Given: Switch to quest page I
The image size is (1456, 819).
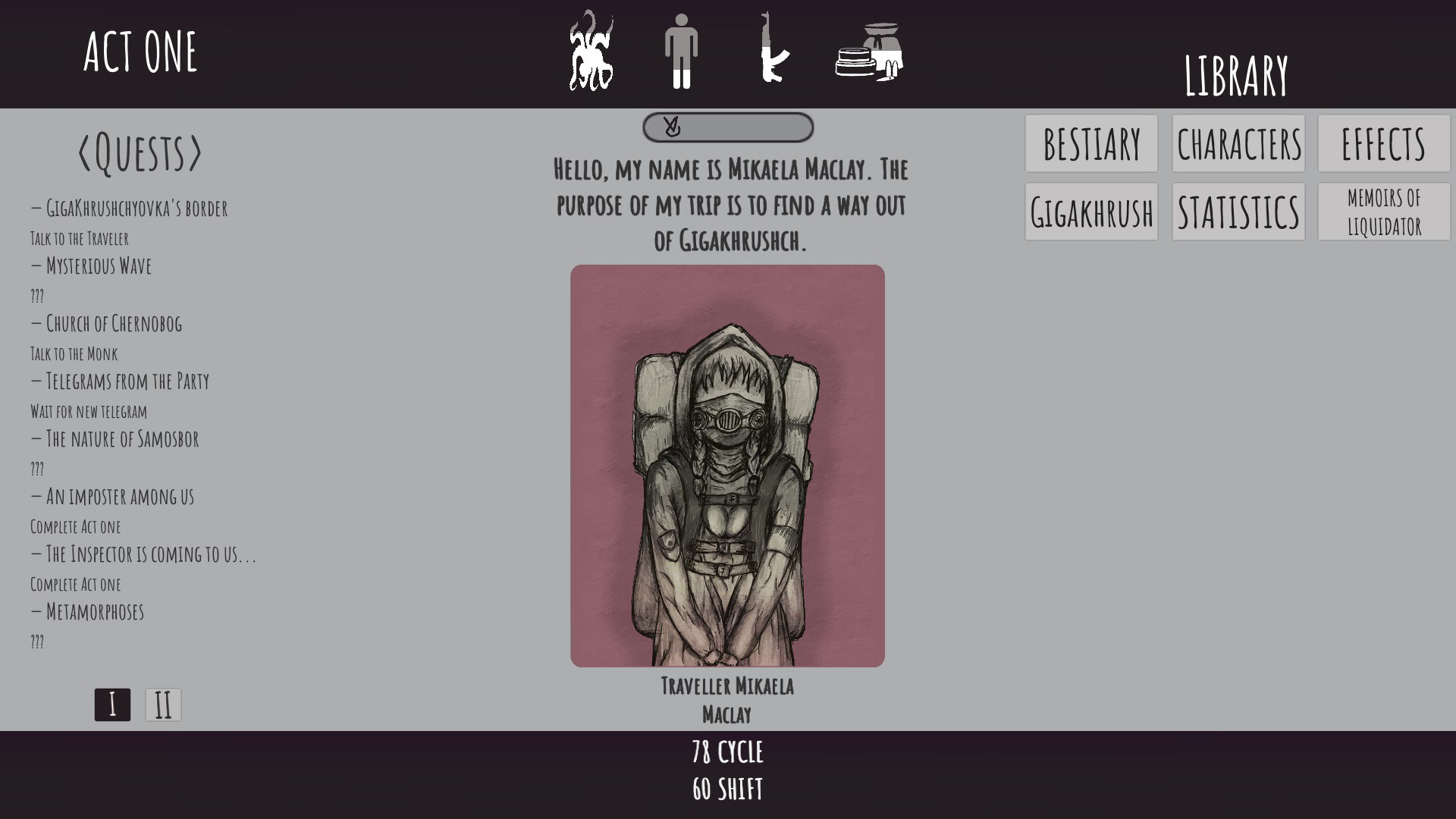Looking at the screenshot, I should click(112, 704).
